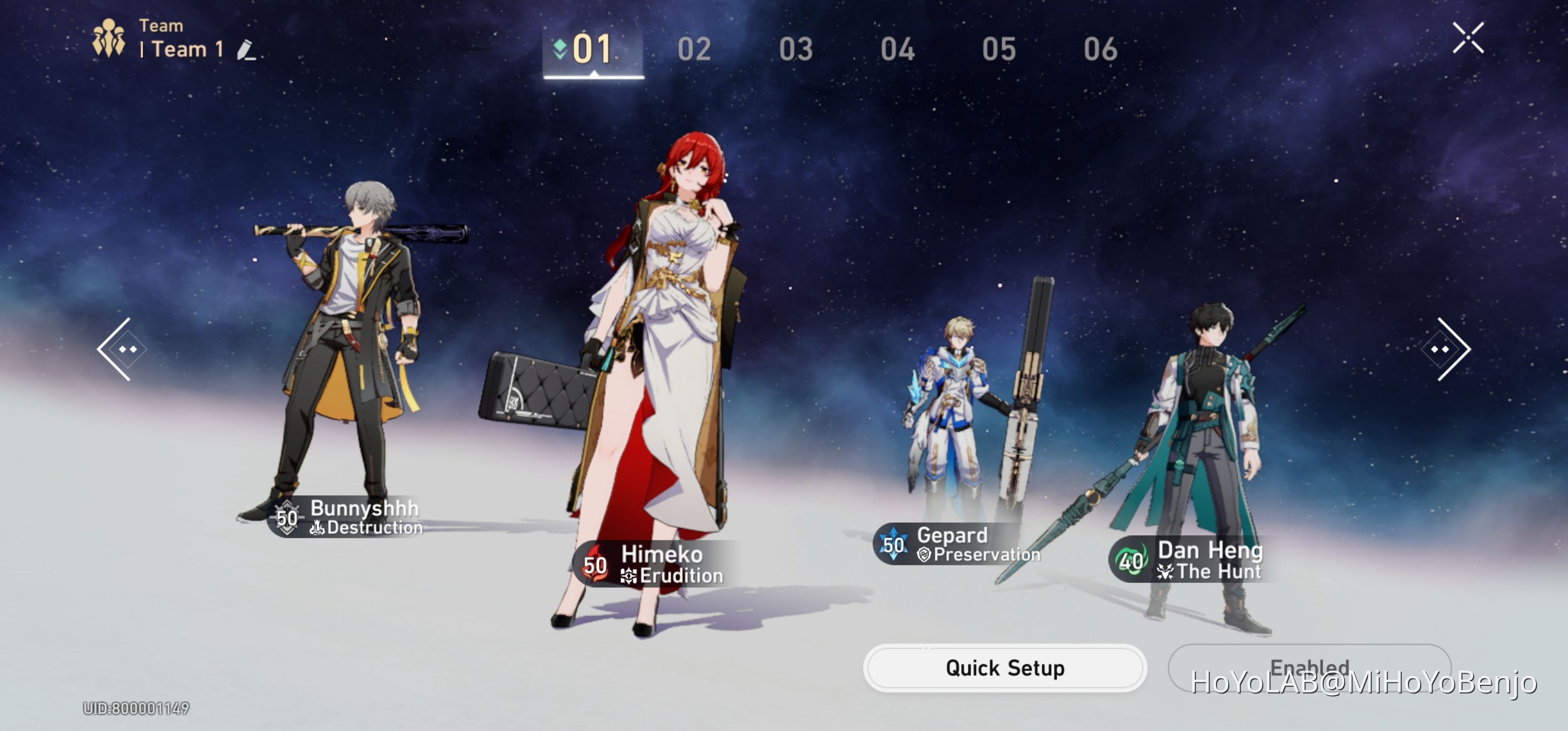Click Bunnyshhh's level 50 badge

point(286,519)
